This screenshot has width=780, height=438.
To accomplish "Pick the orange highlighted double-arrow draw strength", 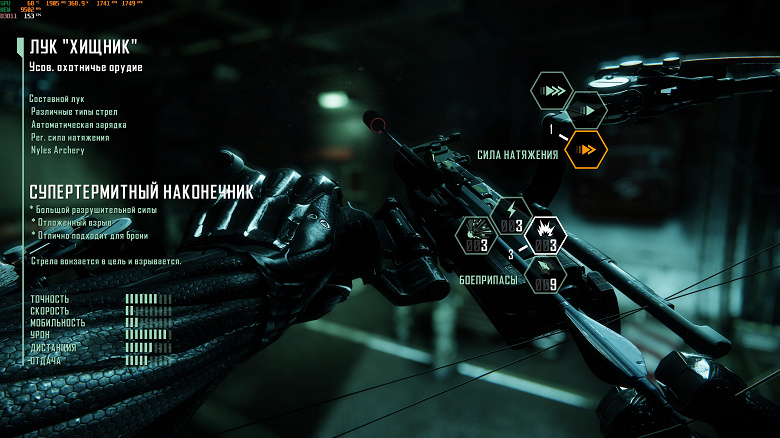I will point(586,150).
